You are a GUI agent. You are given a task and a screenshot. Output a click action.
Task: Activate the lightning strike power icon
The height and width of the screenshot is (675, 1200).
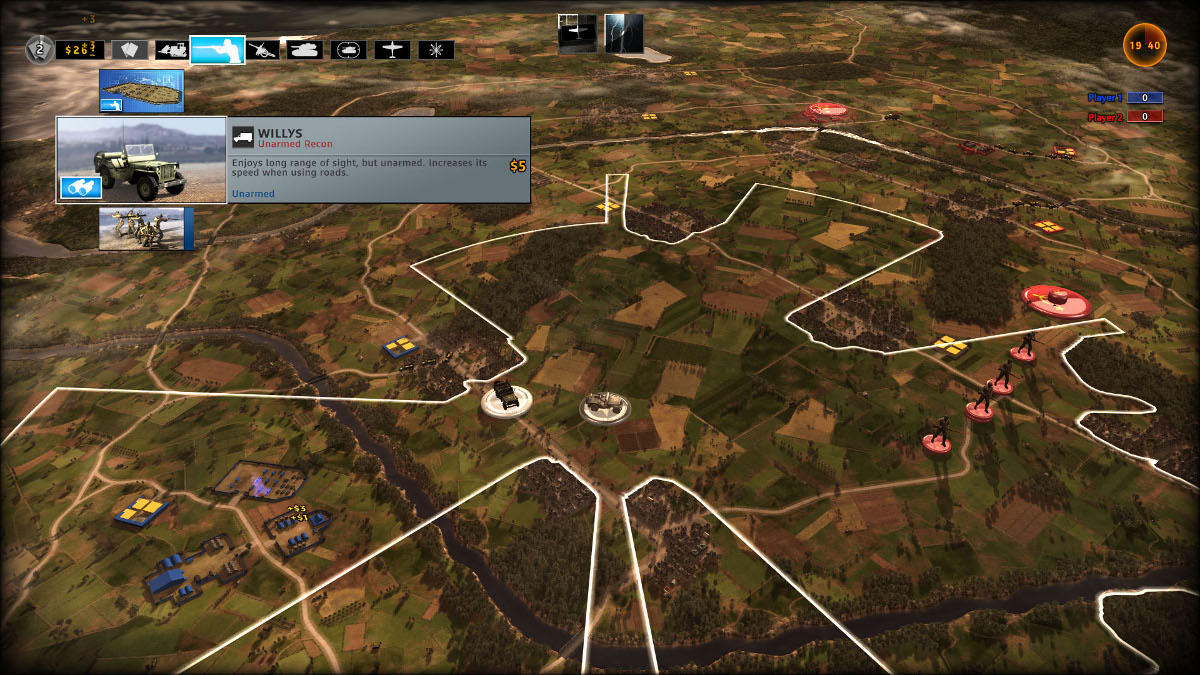(x=624, y=33)
